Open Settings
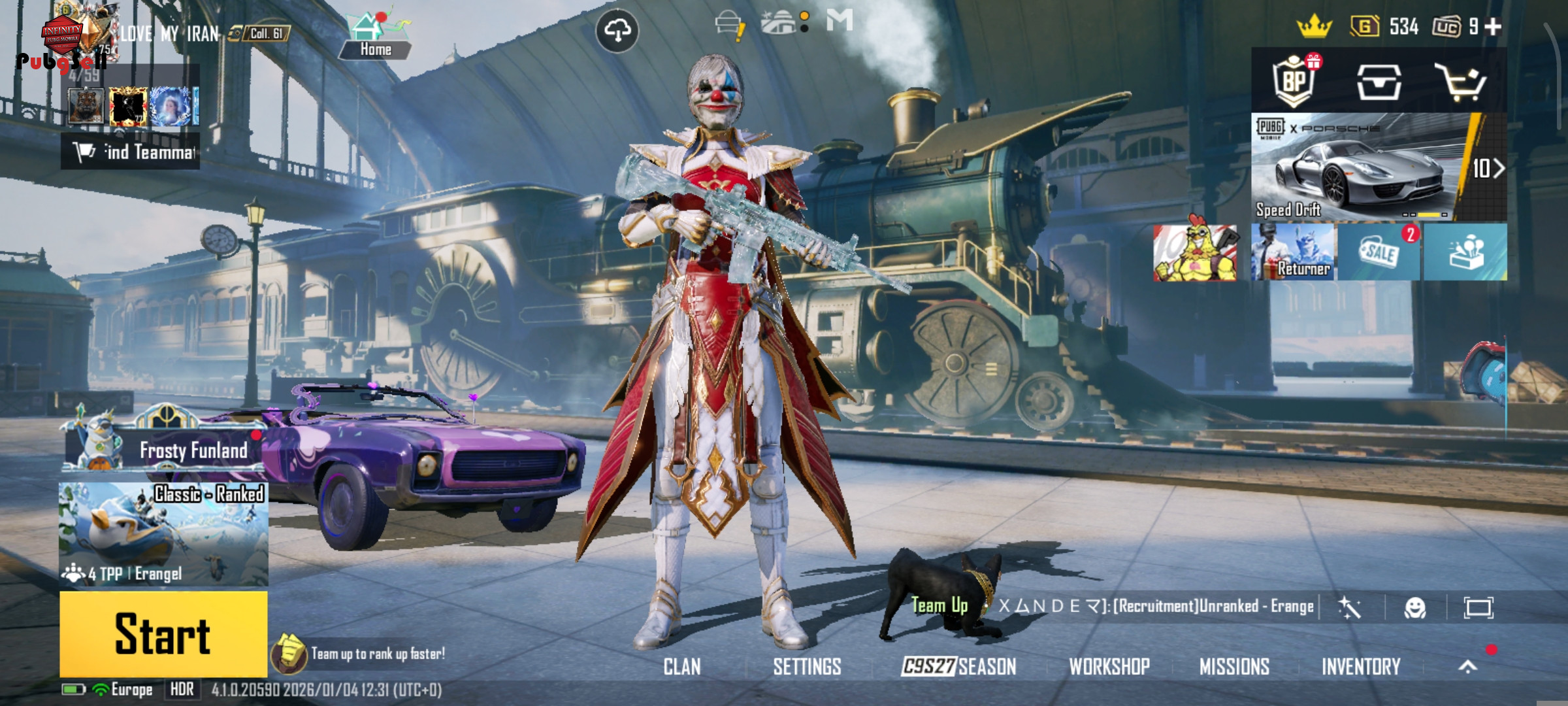The height and width of the screenshot is (706, 1568). coord(807,667)
